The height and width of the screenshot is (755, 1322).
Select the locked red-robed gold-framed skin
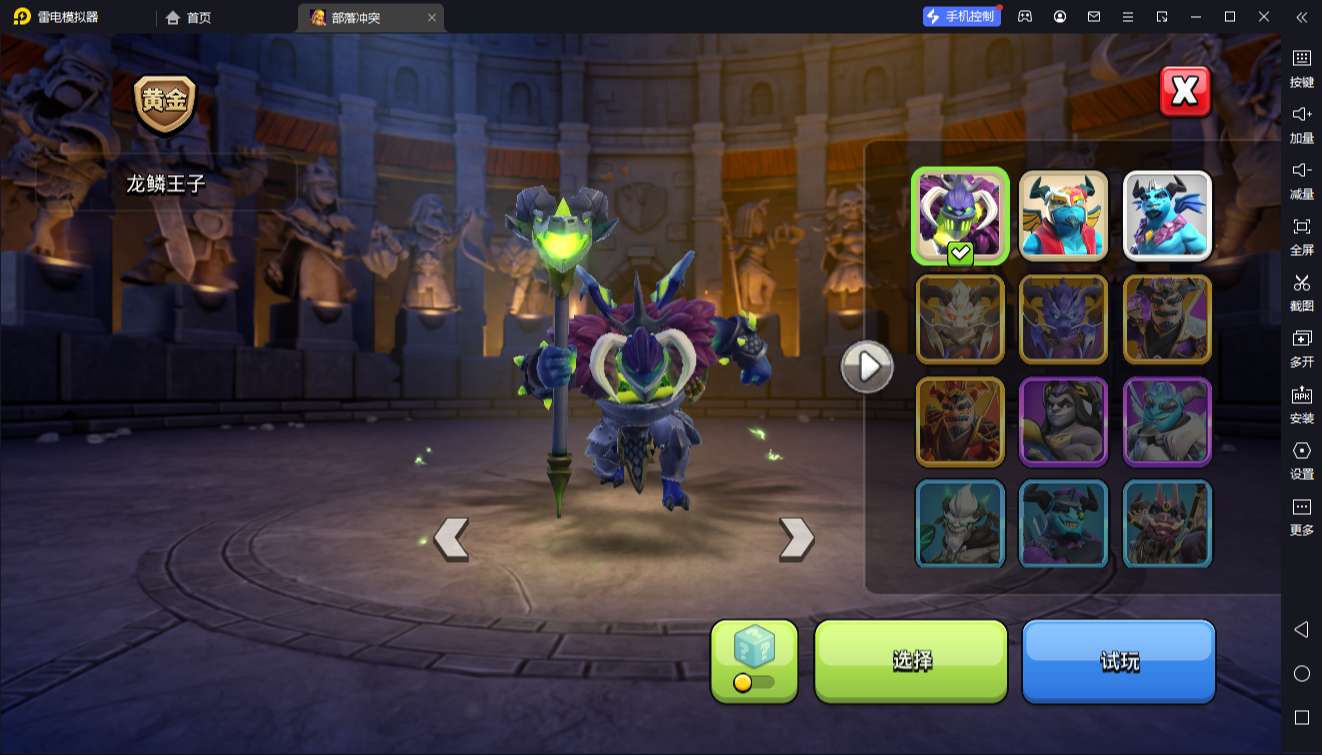[x=960, y=421]
